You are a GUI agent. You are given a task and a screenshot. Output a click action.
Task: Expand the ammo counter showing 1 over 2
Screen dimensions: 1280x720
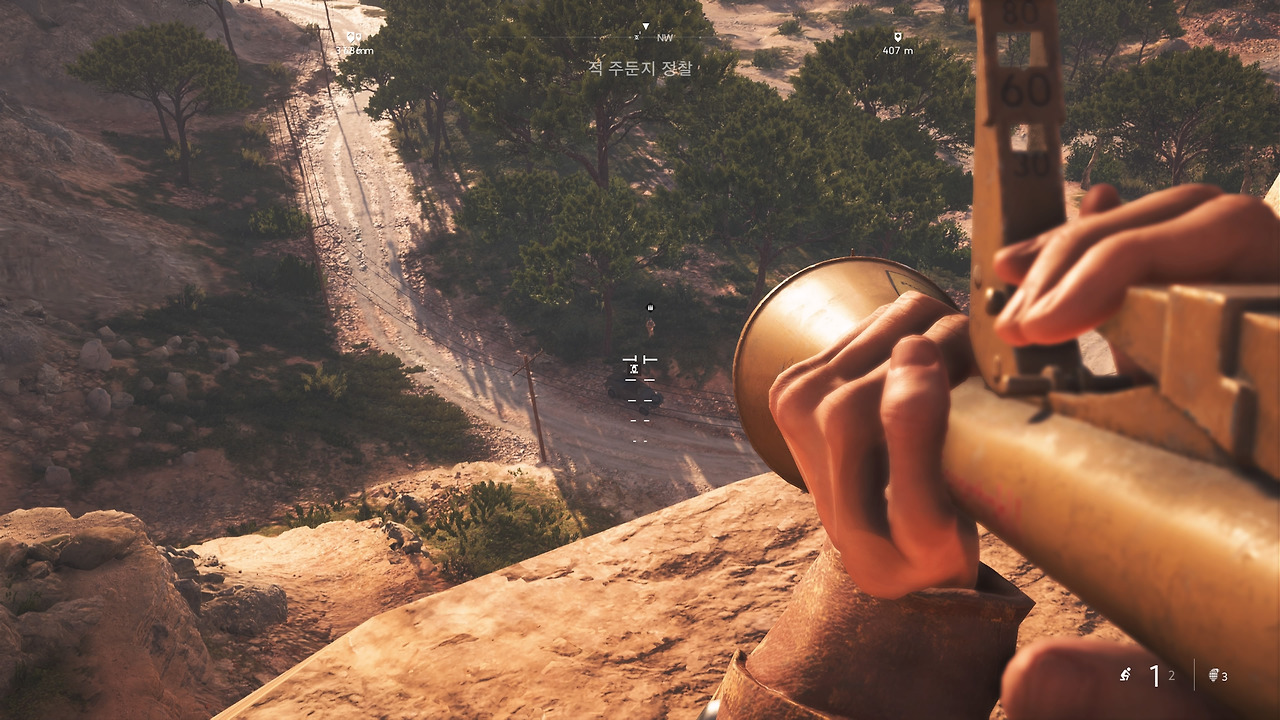coord(1160,676)
